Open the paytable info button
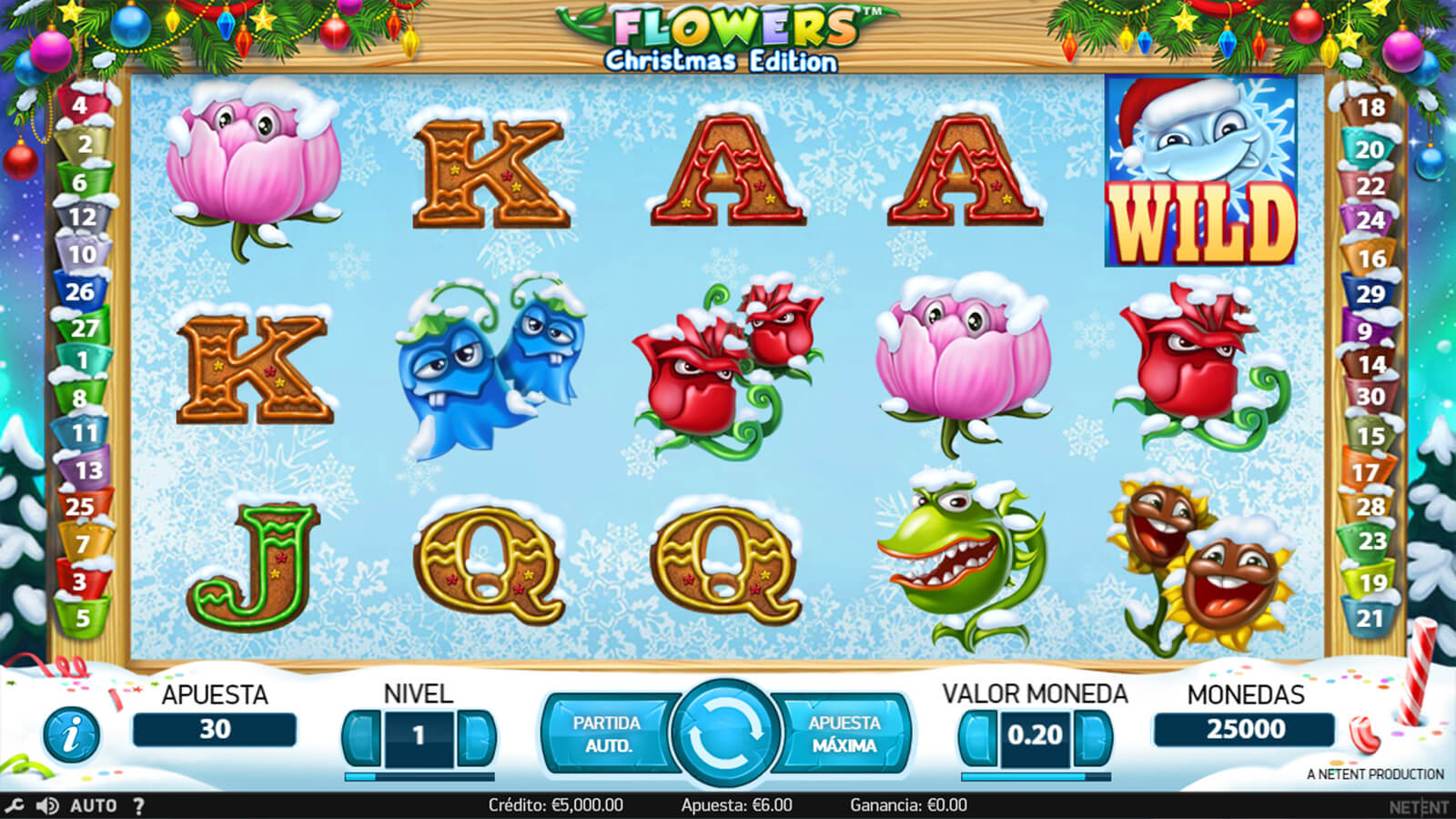 (x=71, y=734)
